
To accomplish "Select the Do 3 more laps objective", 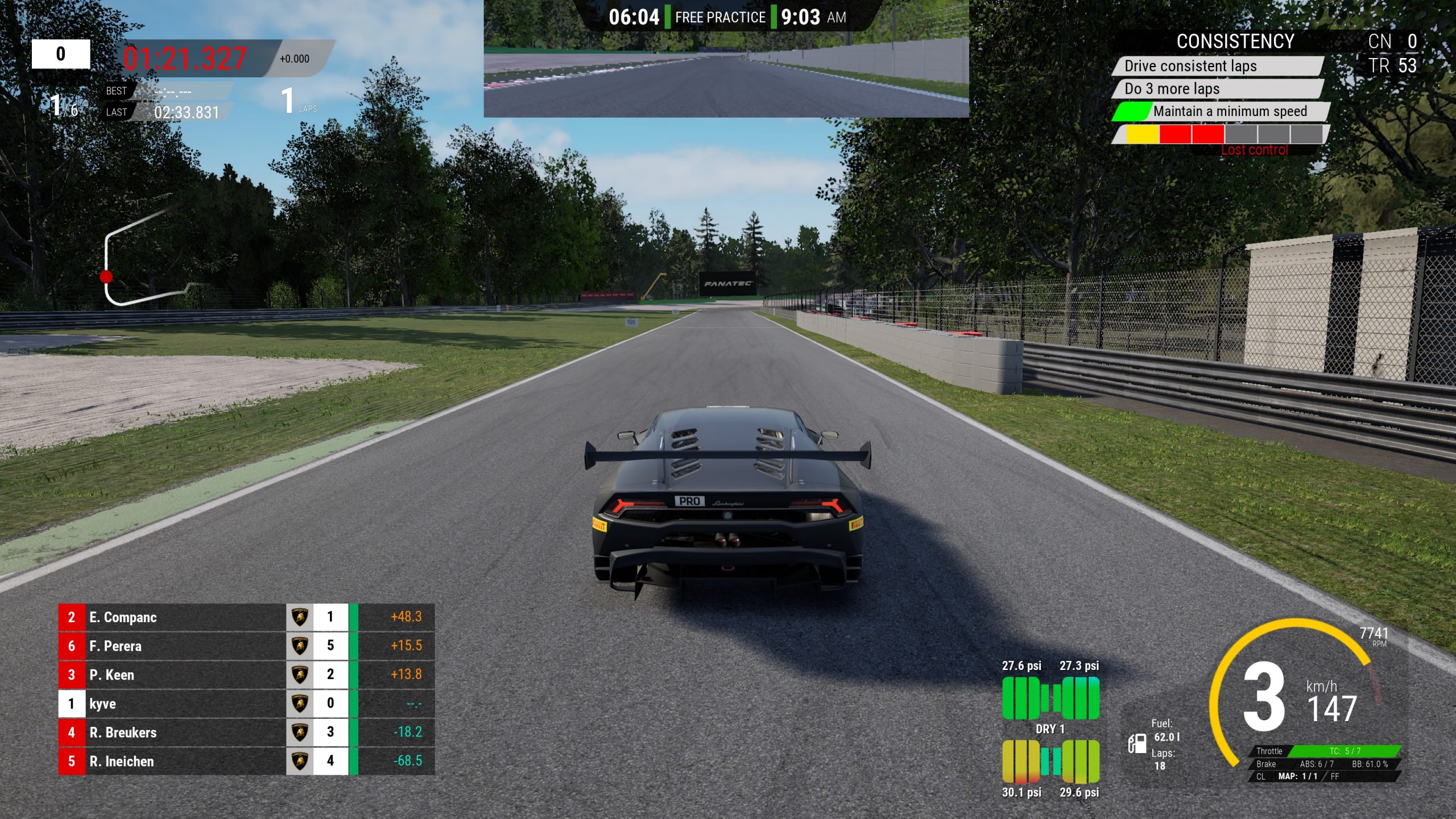I will (1217, 89).
